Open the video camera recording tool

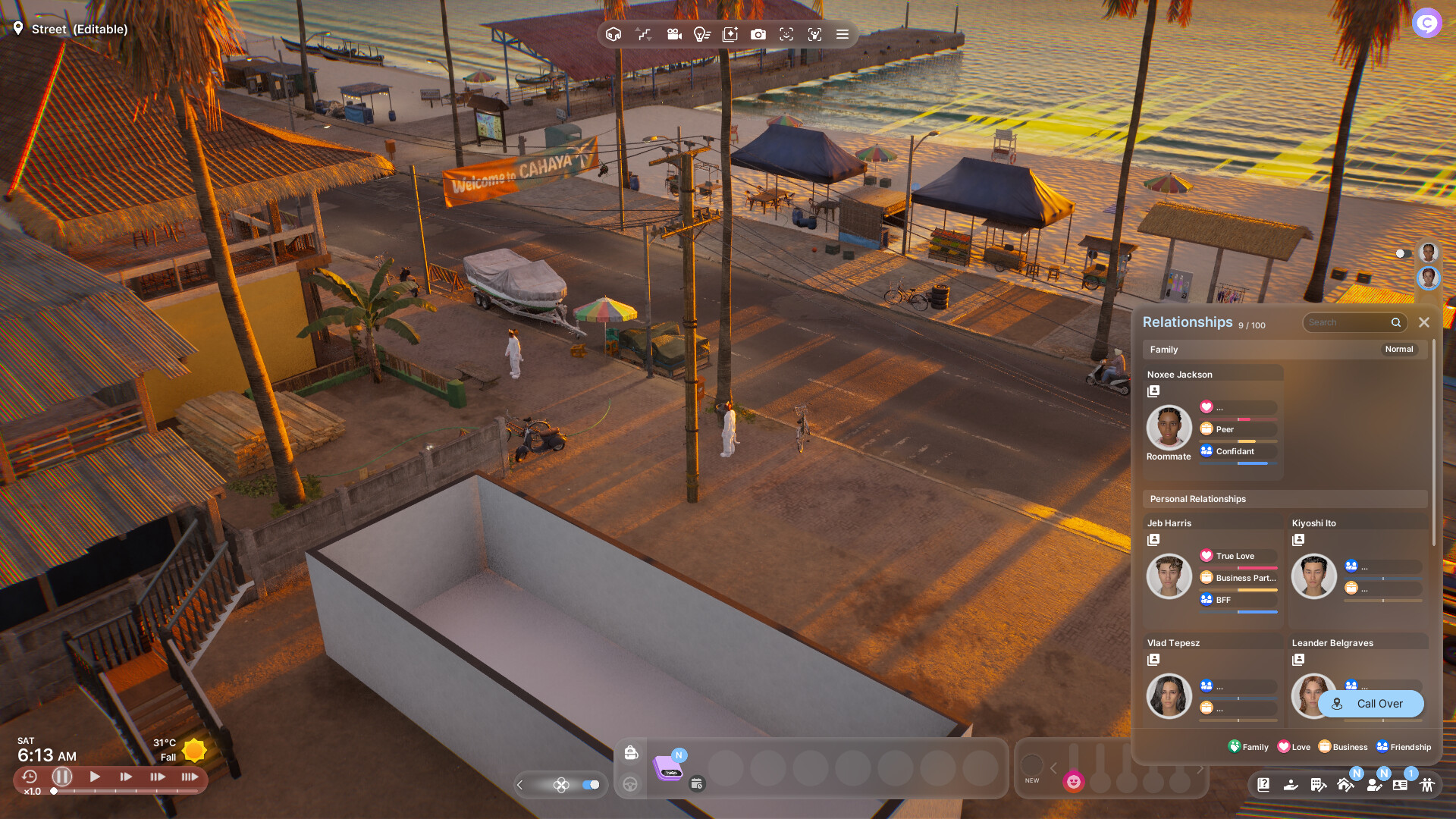674,34
